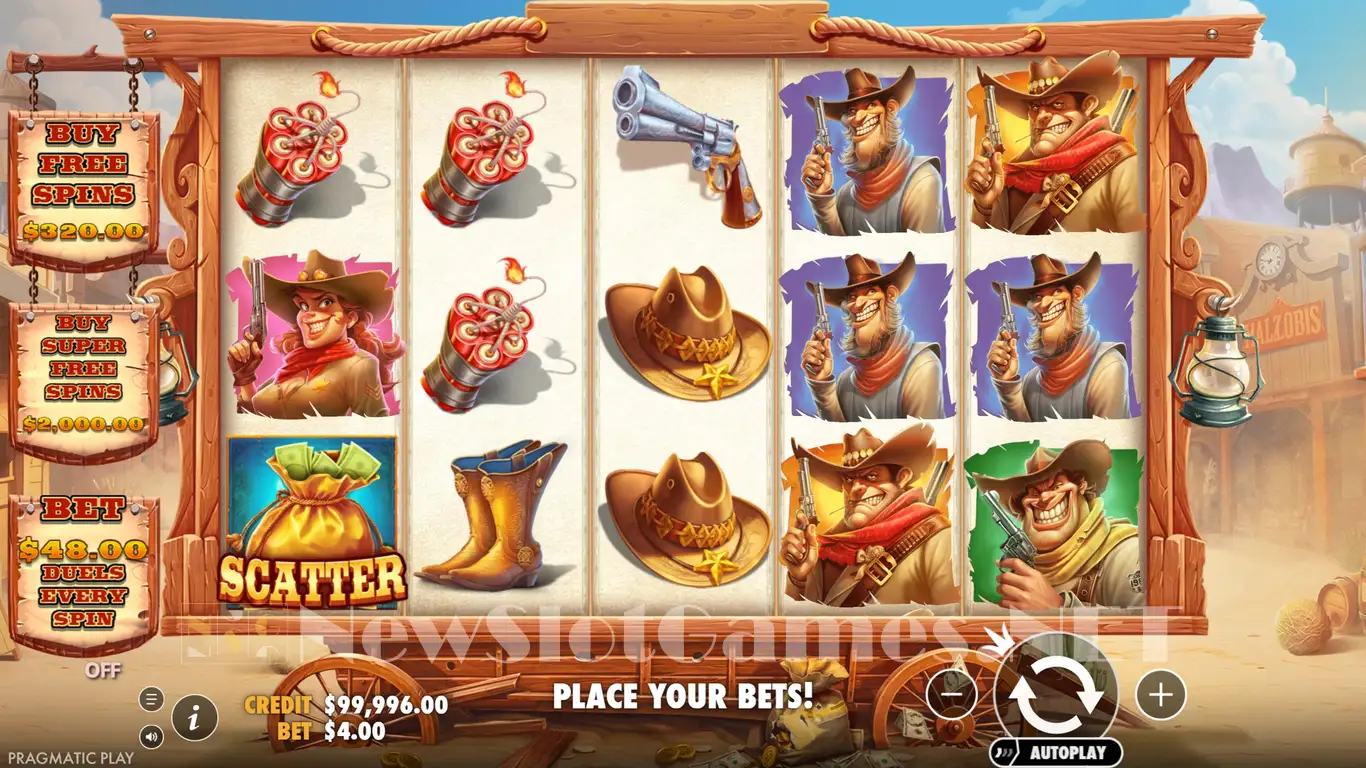Viewport: 1366px width, 768px height.
Task: Open the Buy Free Spins $320 sign
Action: point(84,185)
